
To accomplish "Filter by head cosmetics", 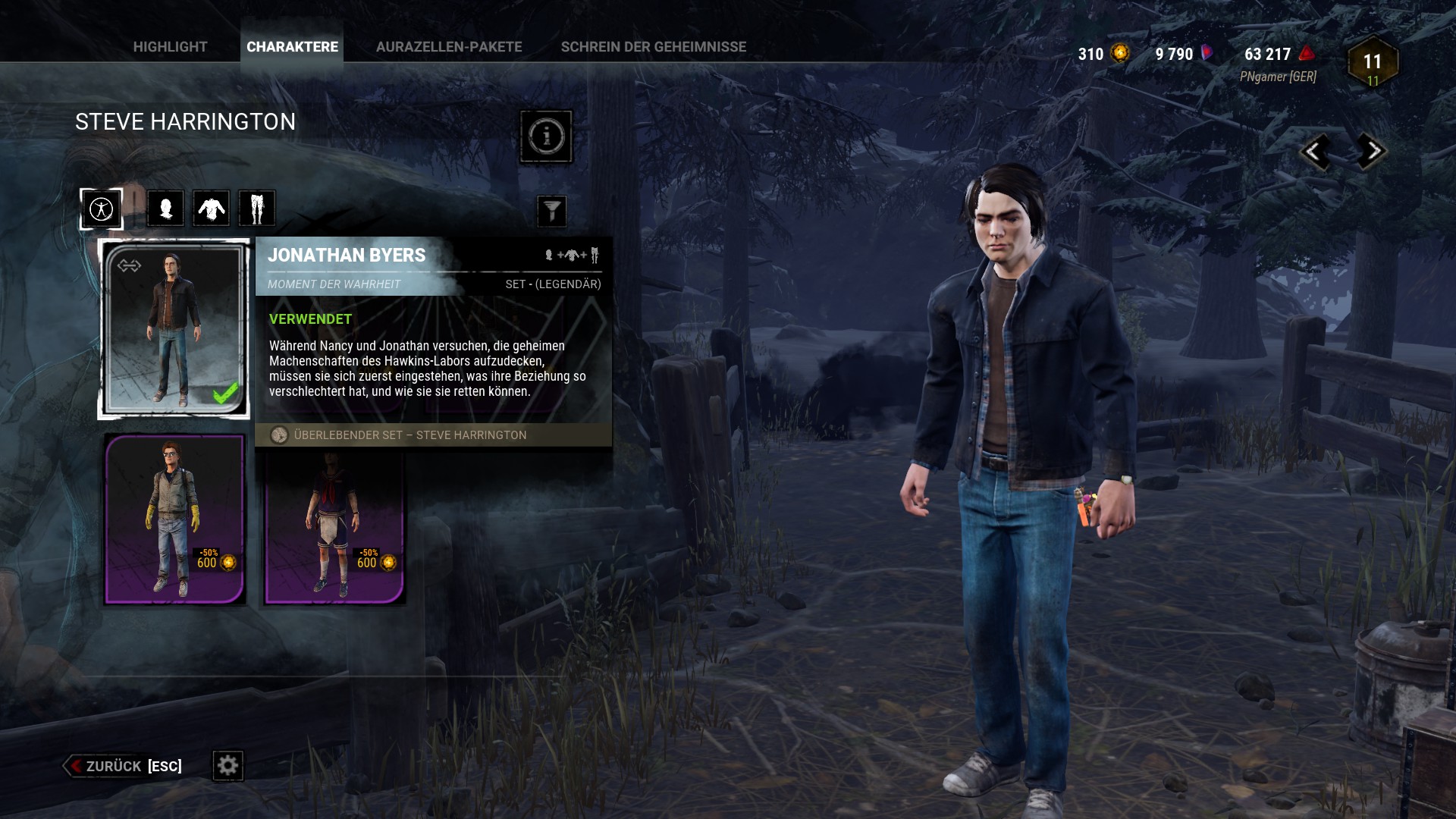I will pyautogui.click(x=165, y=209).
